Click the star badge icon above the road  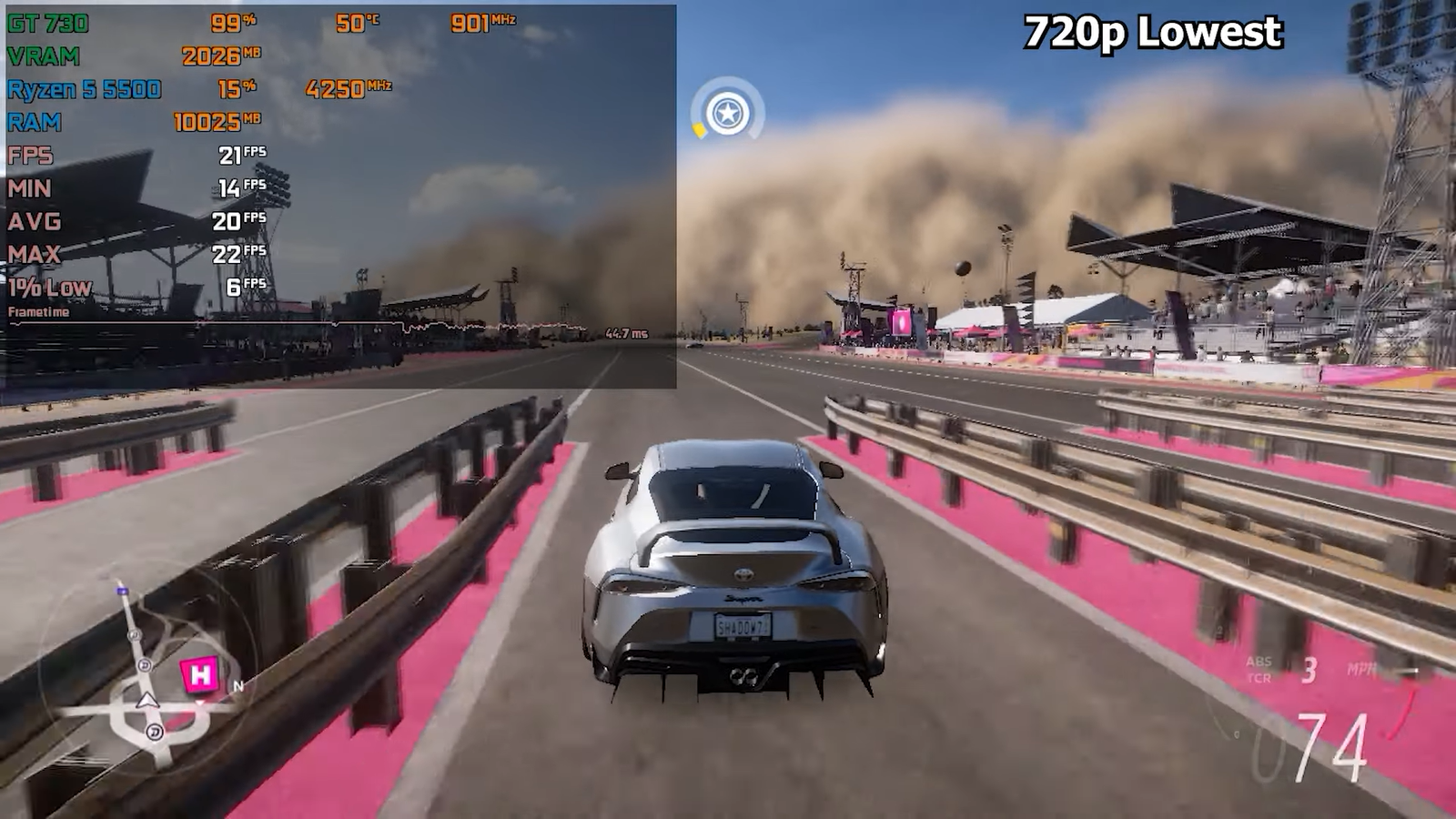(x=727, y=115)
